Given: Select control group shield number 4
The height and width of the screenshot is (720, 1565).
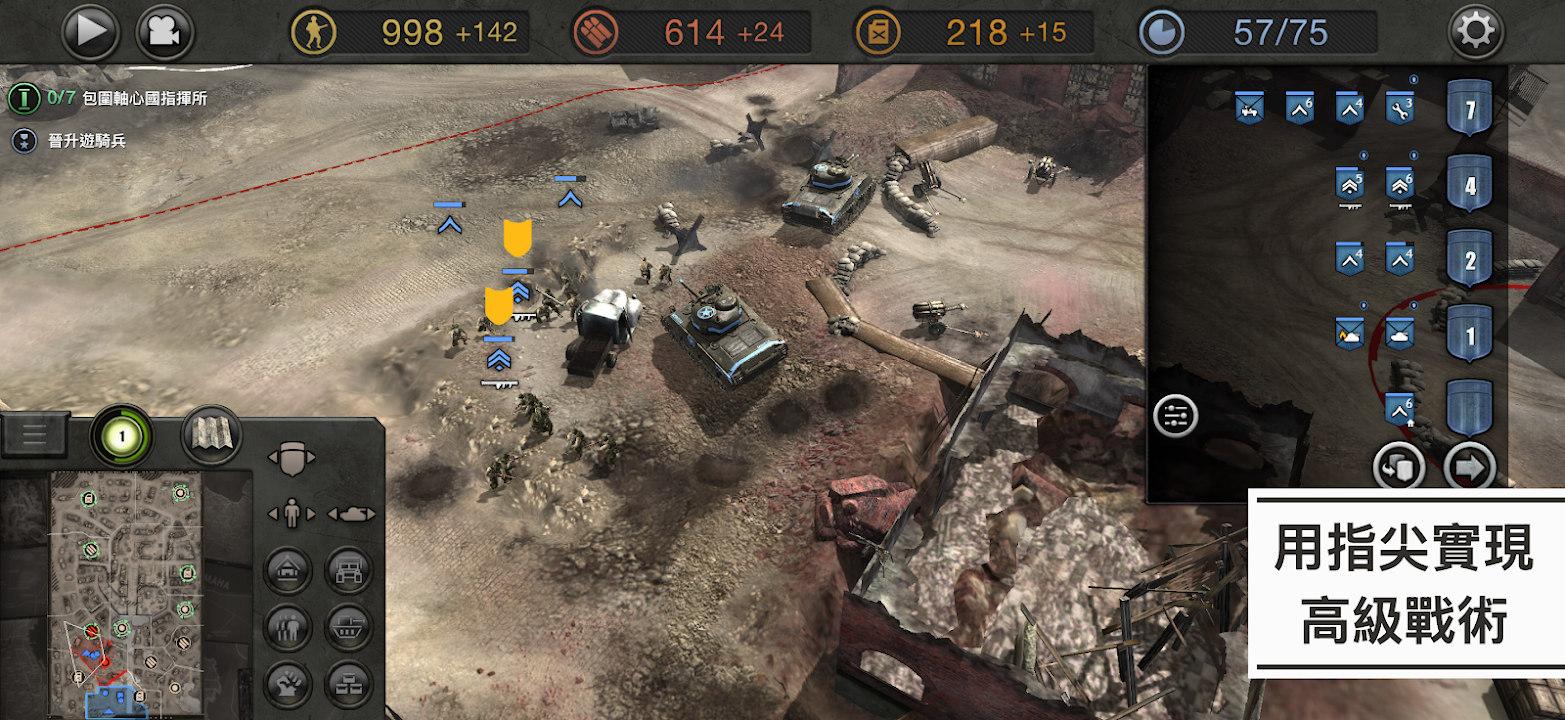Looking at the screenshot, I should (x=1469, y=185).
